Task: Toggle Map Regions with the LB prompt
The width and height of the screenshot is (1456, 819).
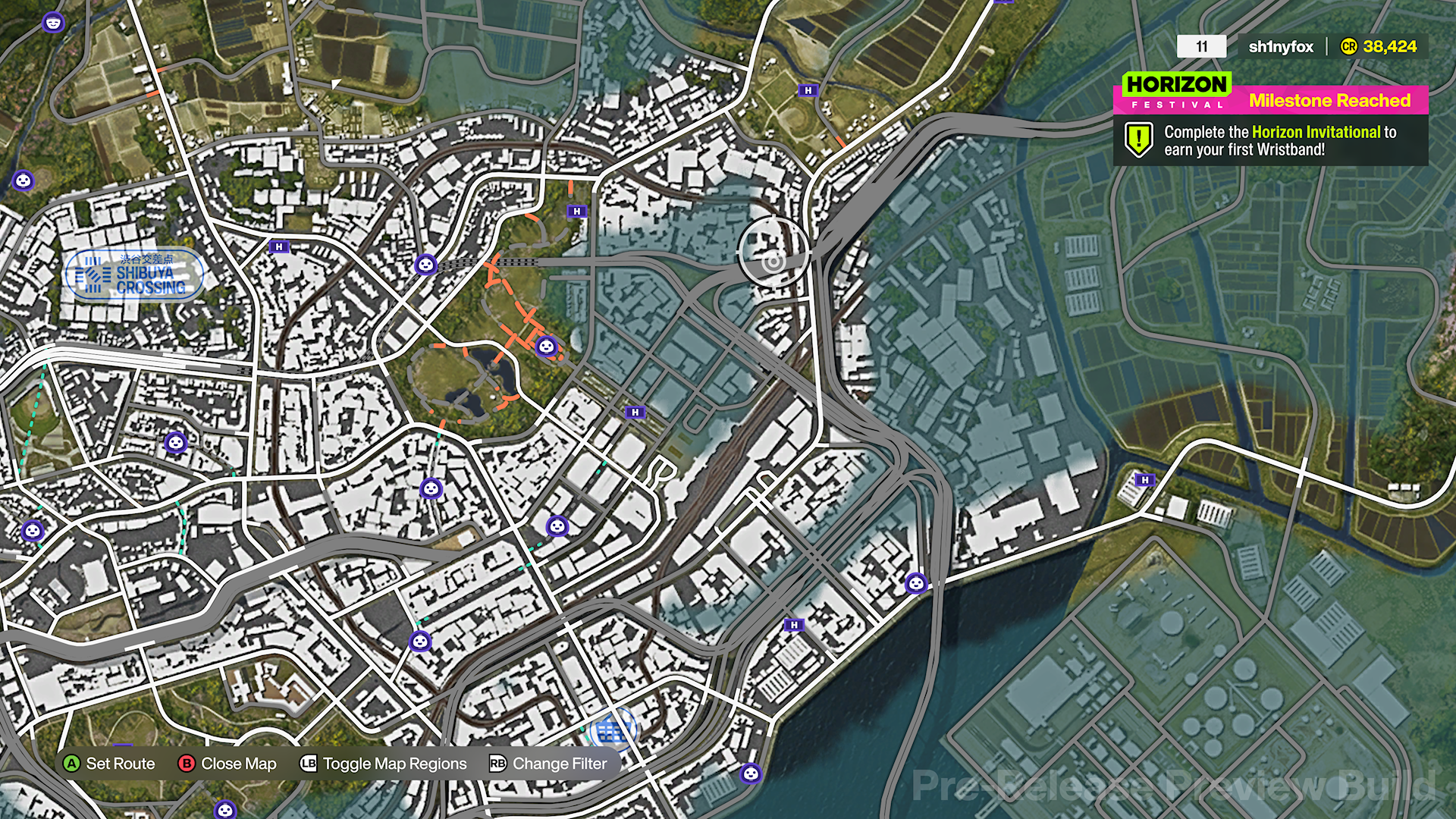Action: (307, 764)
